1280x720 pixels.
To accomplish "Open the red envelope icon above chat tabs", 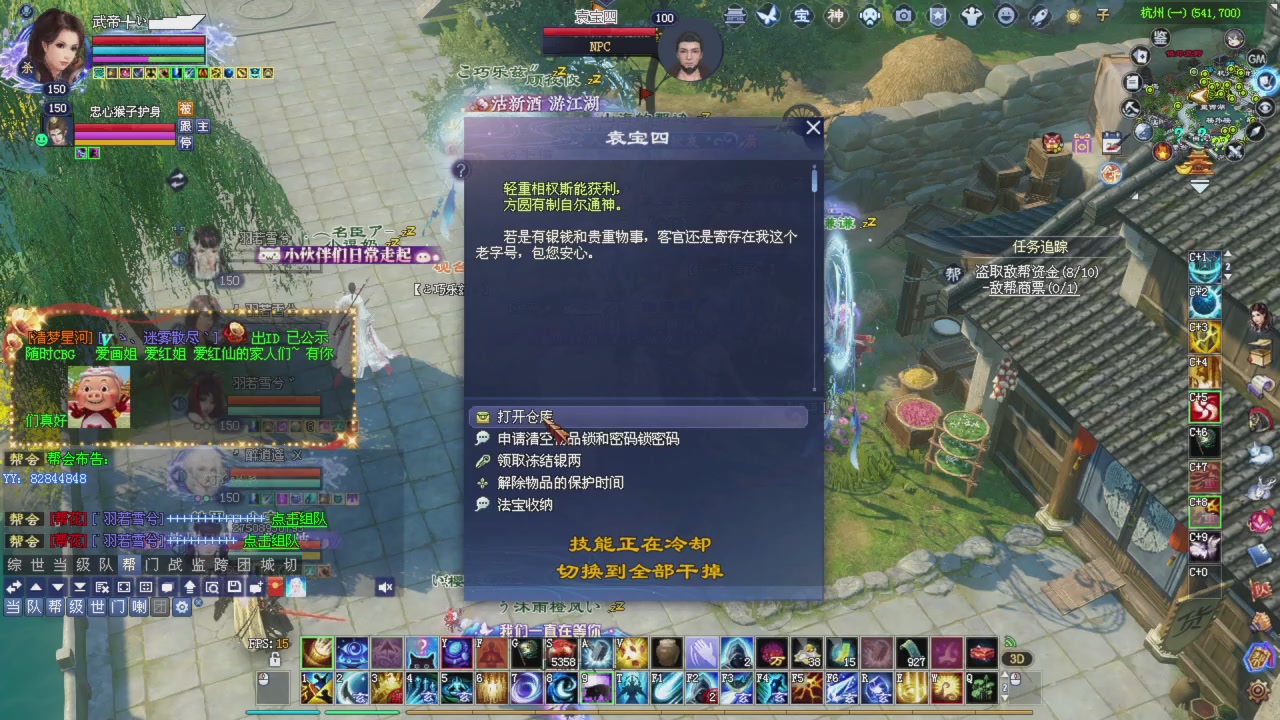I will [275, 587].
